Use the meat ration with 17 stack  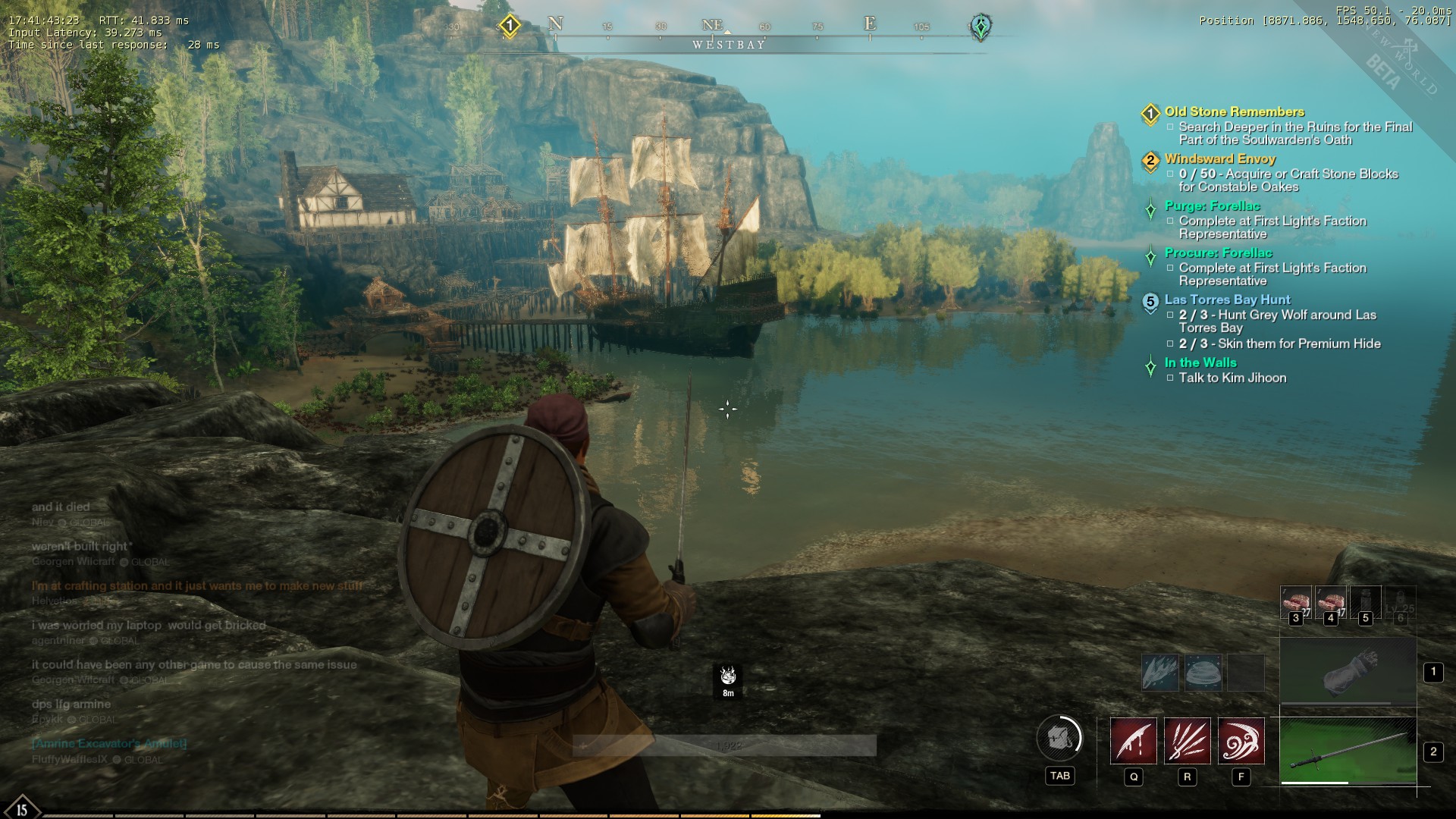1330,603
